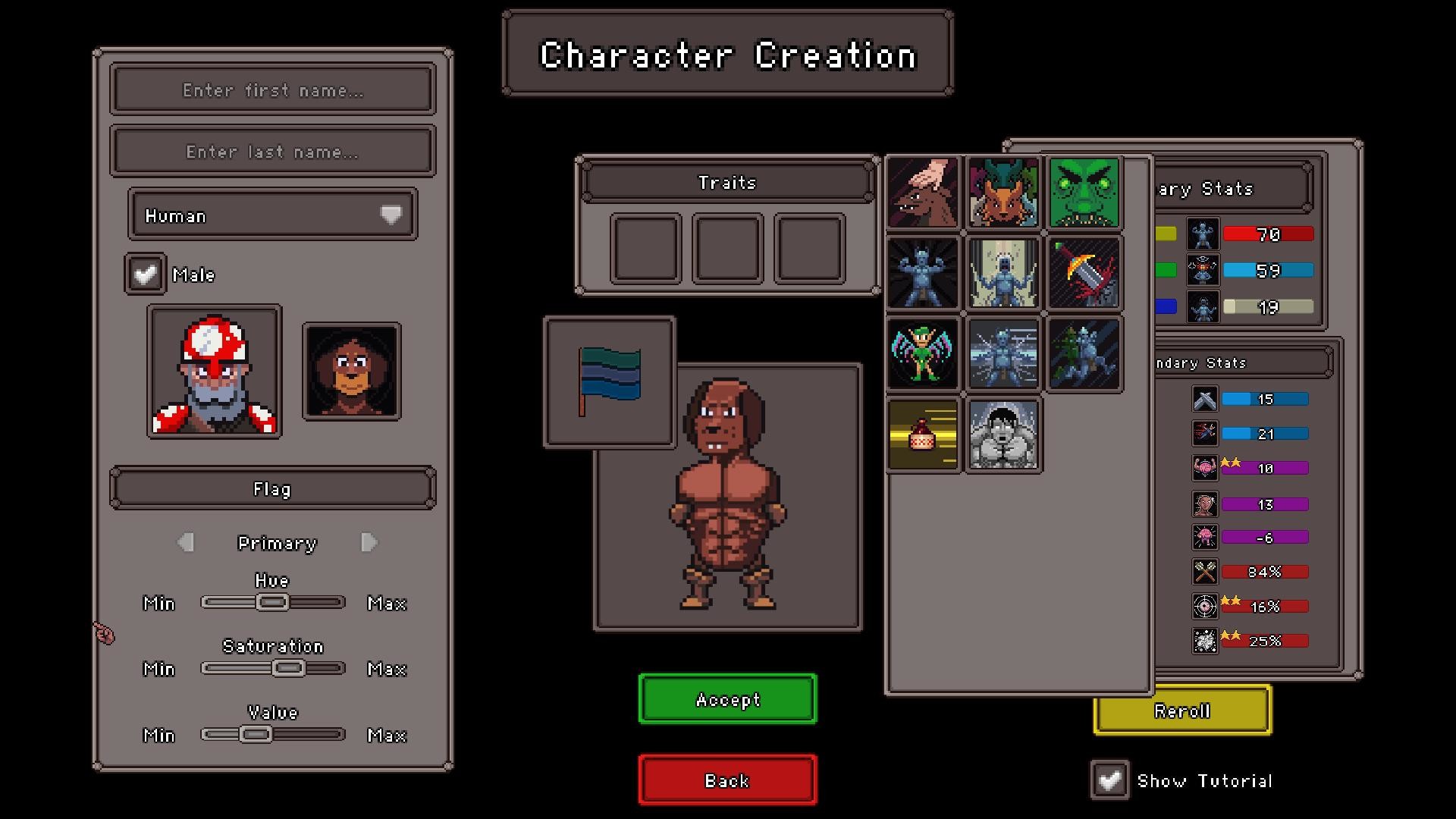Click the Hue slider handle
Viewport: 1456px width, 819px height.
tap(271, 602)
